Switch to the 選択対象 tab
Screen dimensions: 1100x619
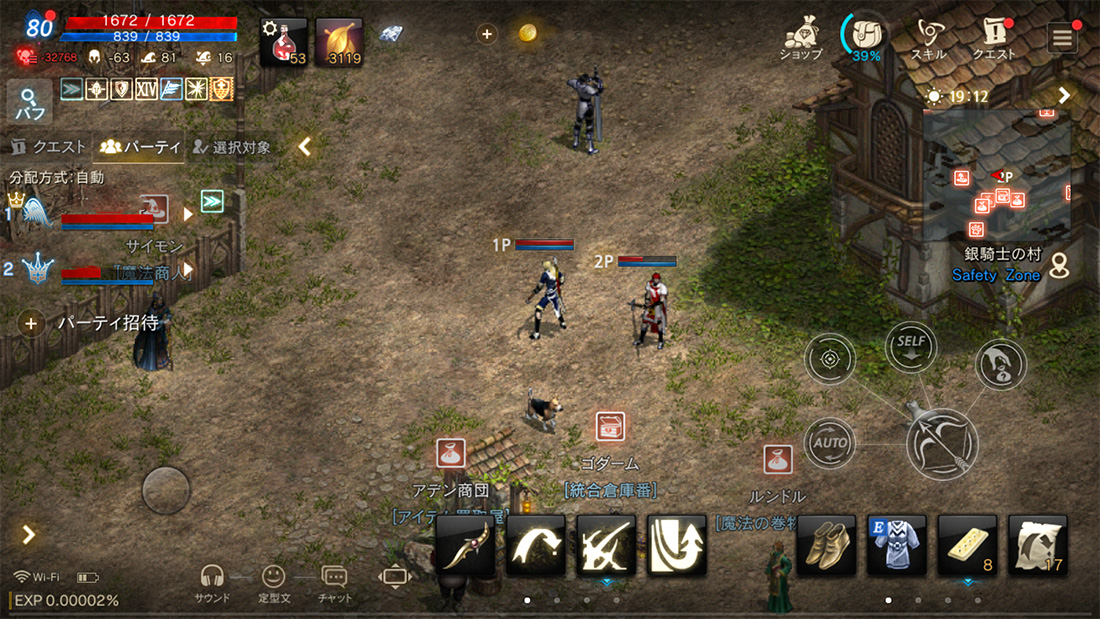coord(232,147)
